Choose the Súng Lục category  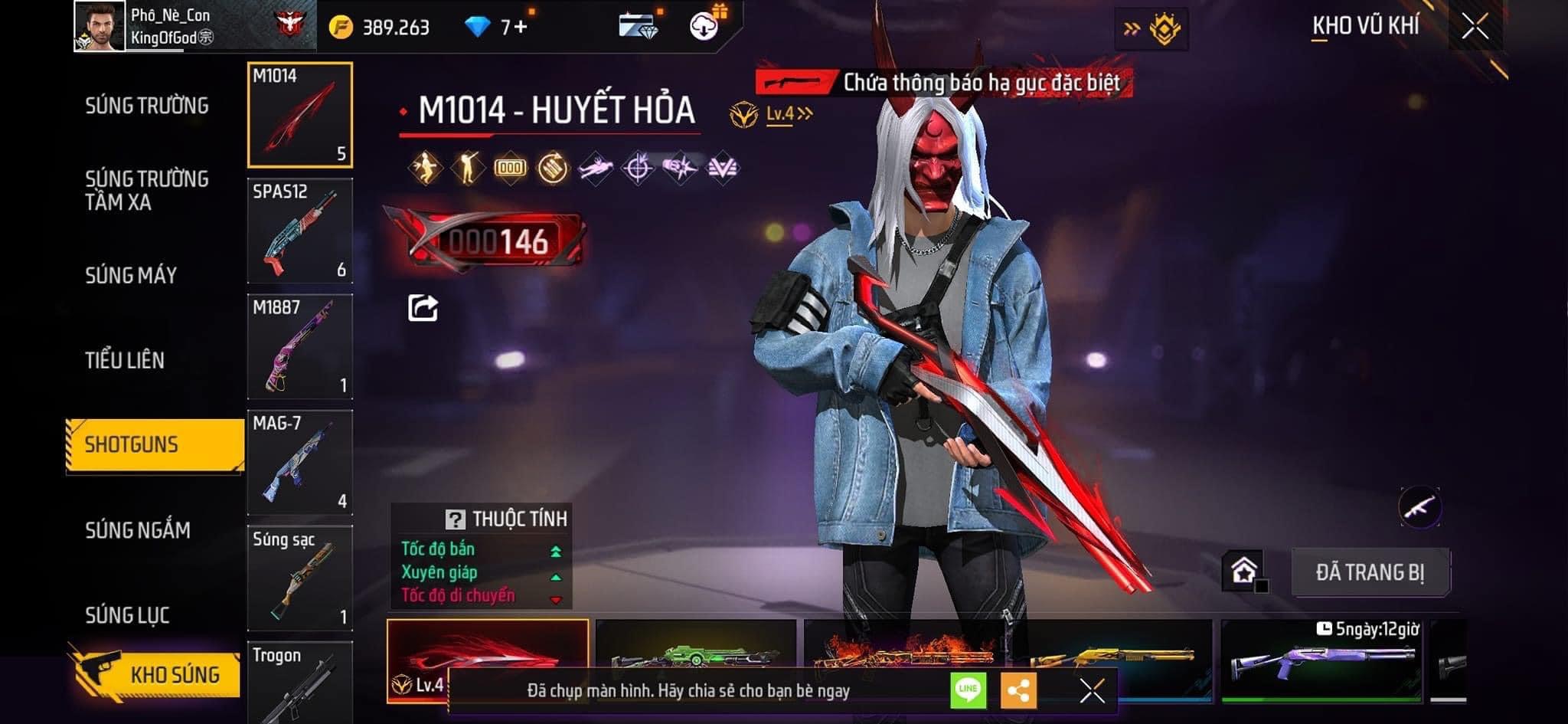(x=127, y=615)
